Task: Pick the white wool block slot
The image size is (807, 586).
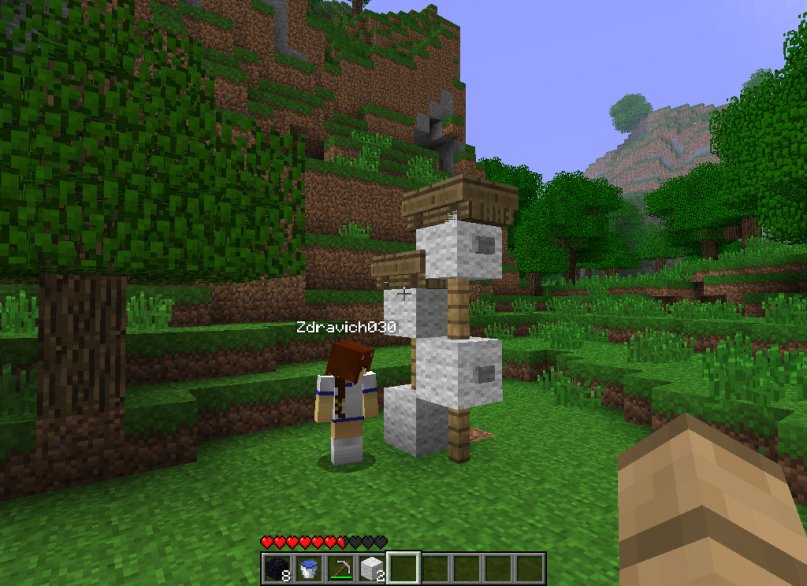Action: pyautogui.click(x=371, y=569)
